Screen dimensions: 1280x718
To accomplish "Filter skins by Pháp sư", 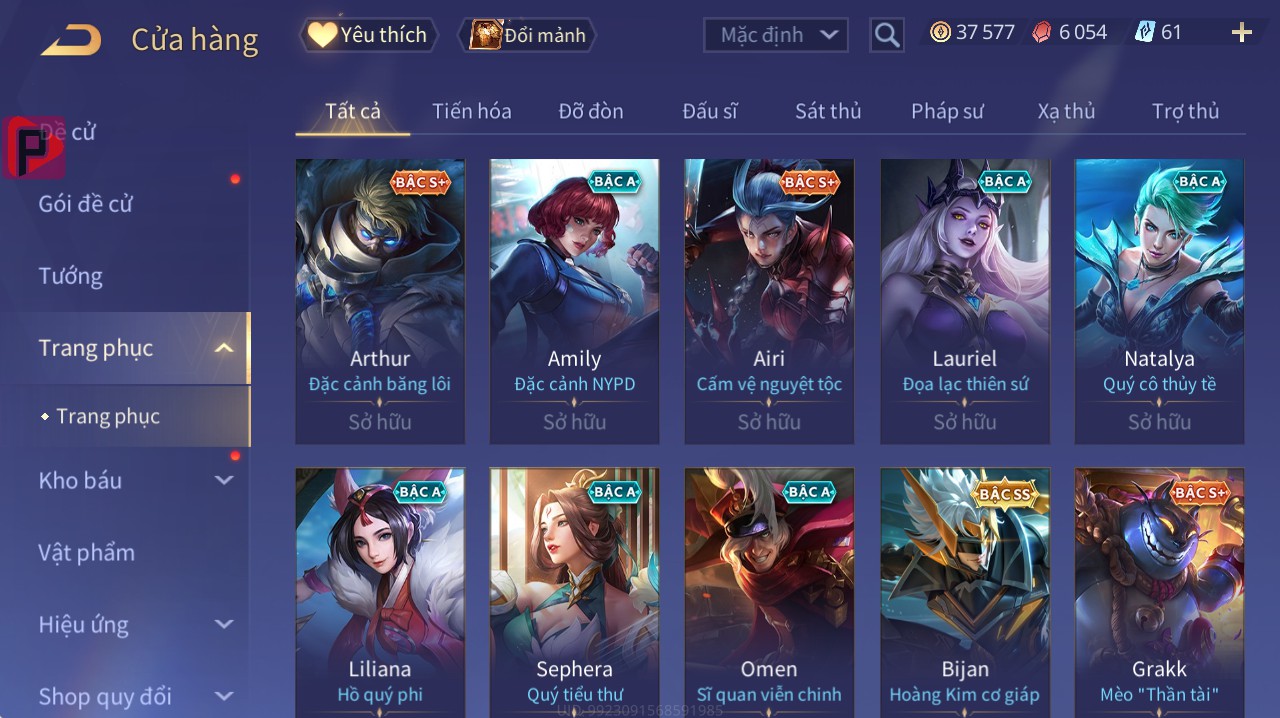I will coord(947,111).
